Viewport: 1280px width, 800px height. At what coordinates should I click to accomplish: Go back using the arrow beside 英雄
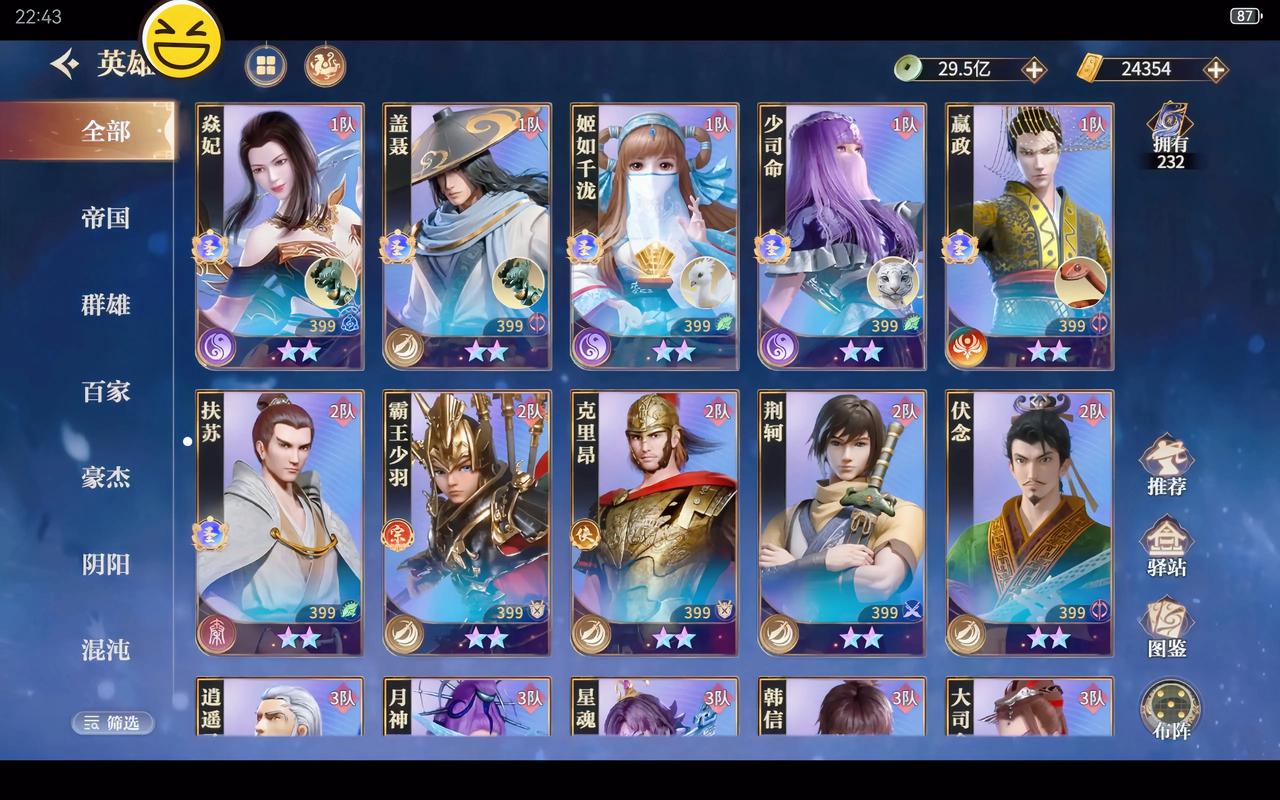[66, 66]
